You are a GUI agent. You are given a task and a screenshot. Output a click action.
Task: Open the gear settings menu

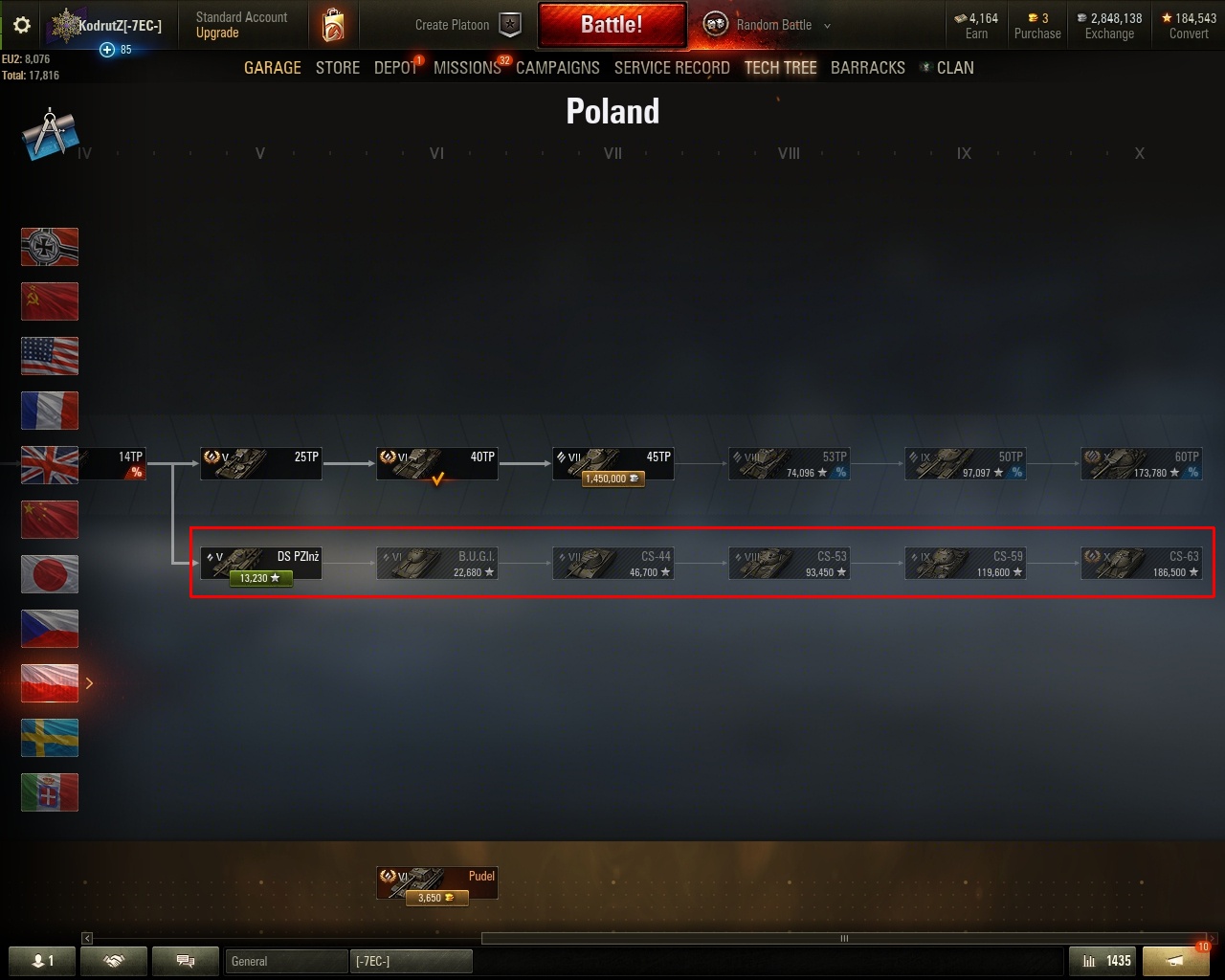pyautogui.click(x=21, y=26)
